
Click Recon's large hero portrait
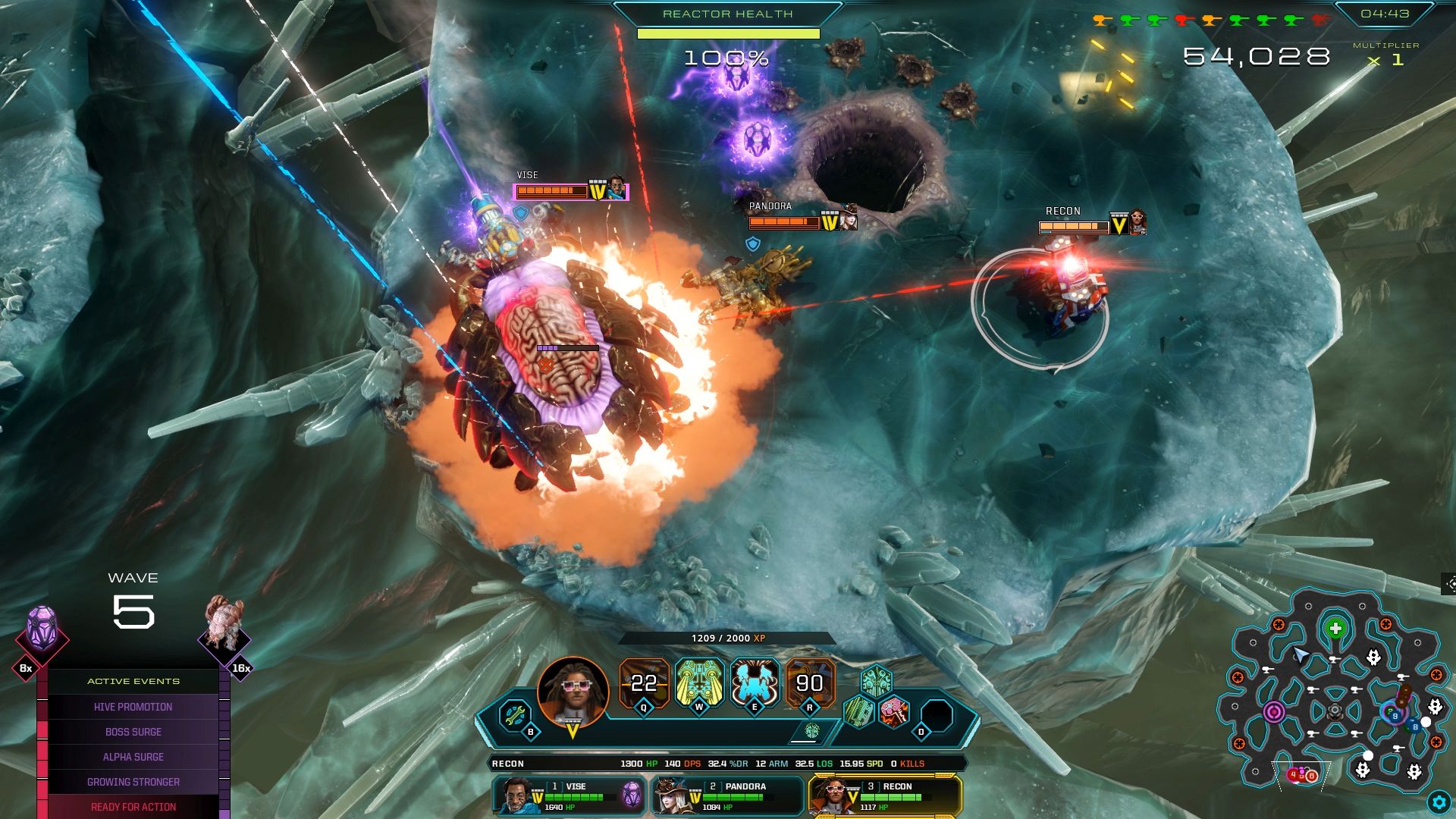[x=573, y=692]
